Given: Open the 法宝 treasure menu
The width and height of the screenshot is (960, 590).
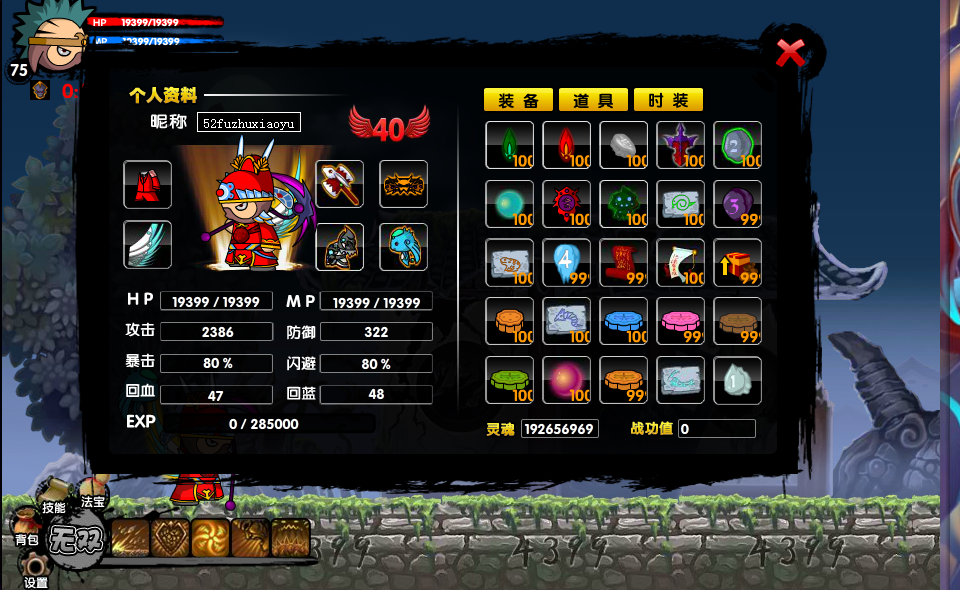Looking at the screenshot, I should pos(93,501).
